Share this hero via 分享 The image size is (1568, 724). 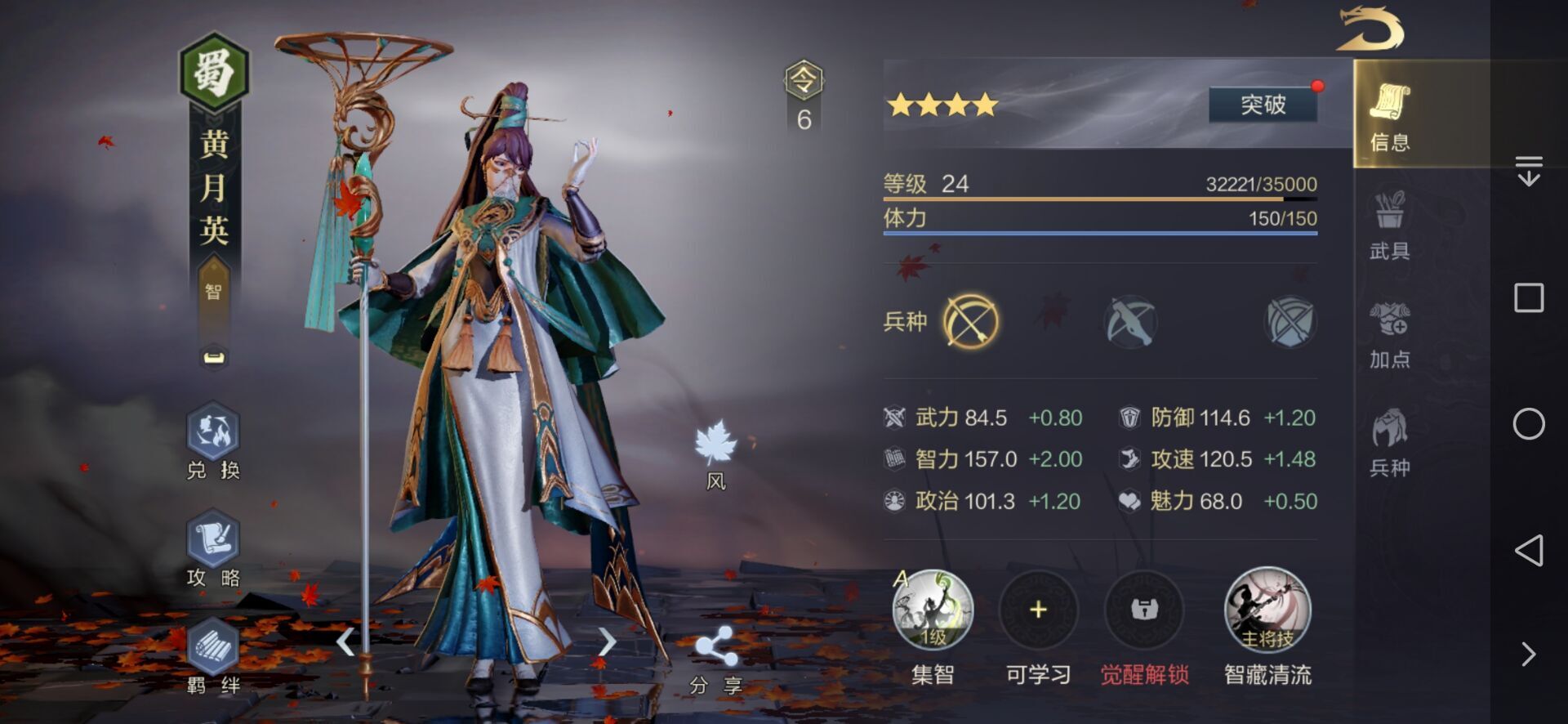click(x=715, y=658)
